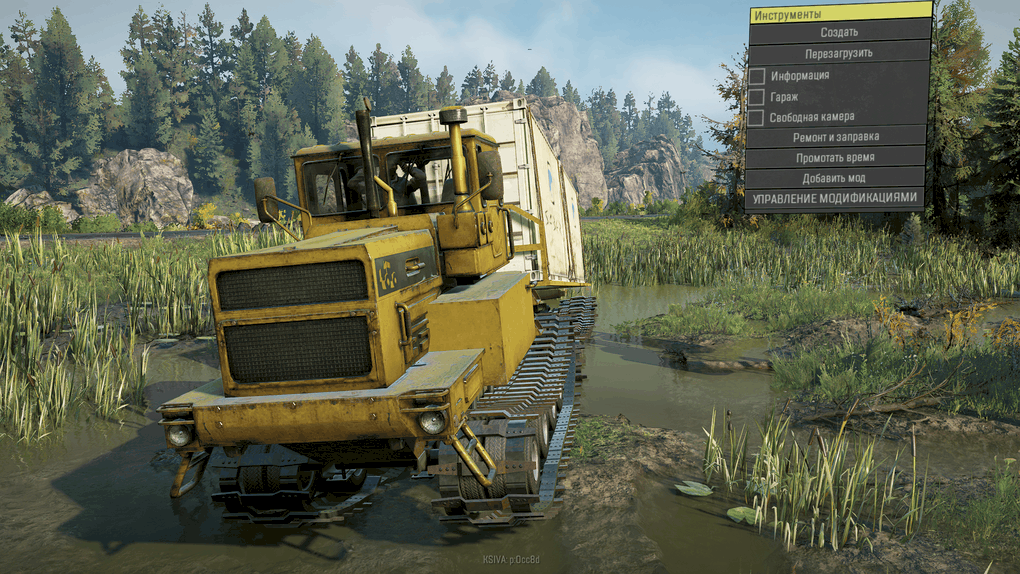Screen dimensions: 1020x574
Task: Click the Создать button
Action: pyautogui.click(x=838, y=32)
